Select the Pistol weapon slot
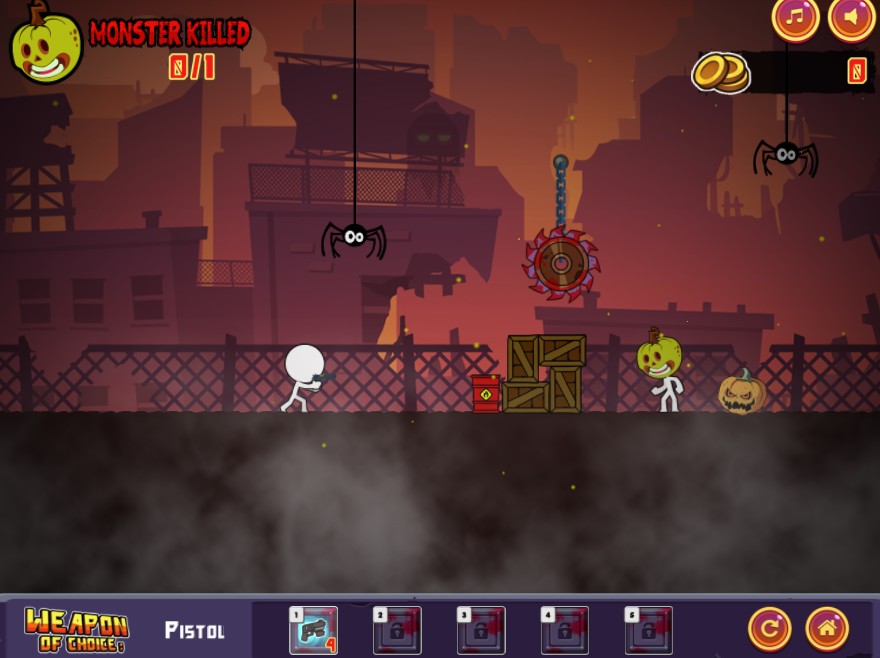Image resolution: width=880 pixels, height=658 pixels. coord(313,630)
